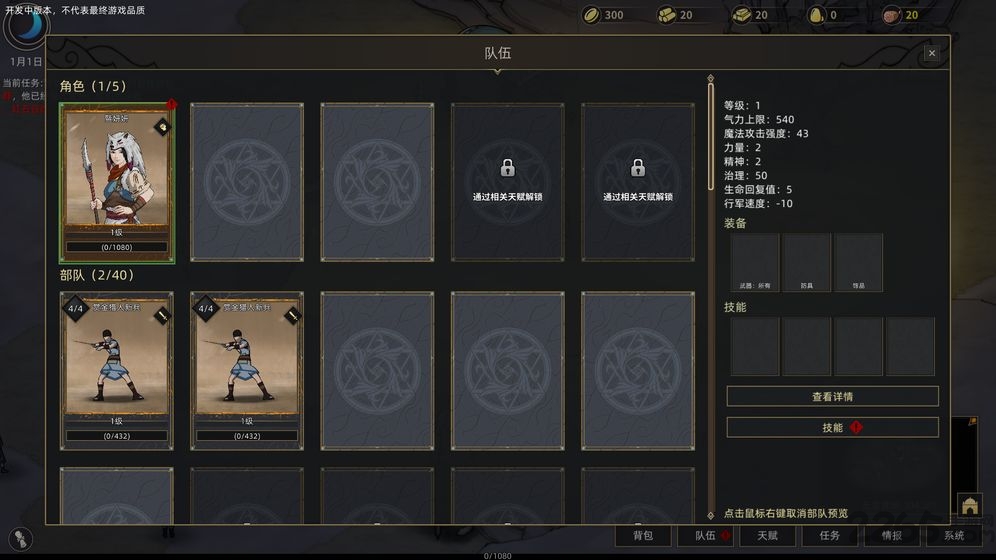Close the 队伍 team window
The height and width of the screenshot is (560, 996).
932,53
